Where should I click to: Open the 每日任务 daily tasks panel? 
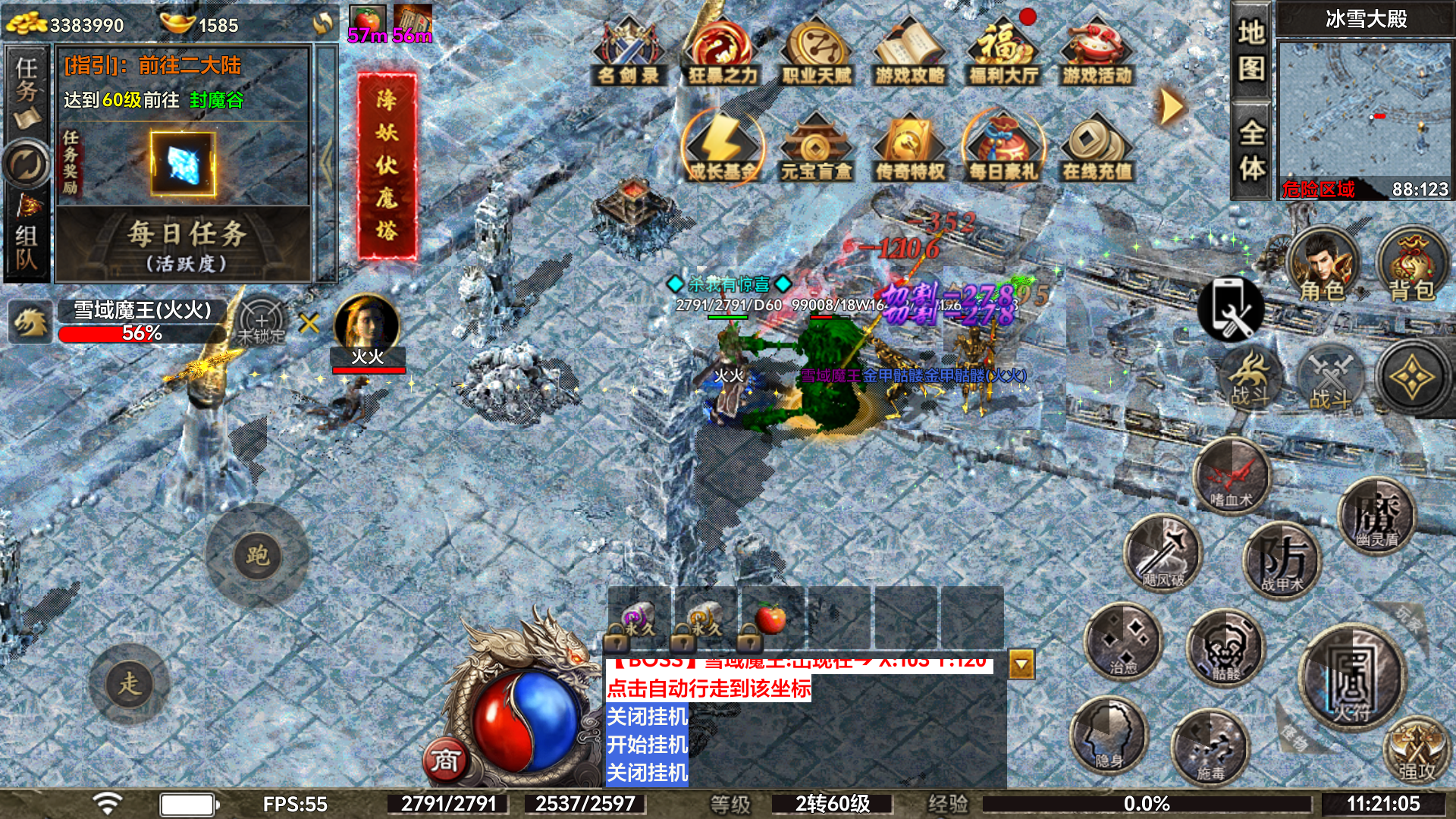(185, 244)
